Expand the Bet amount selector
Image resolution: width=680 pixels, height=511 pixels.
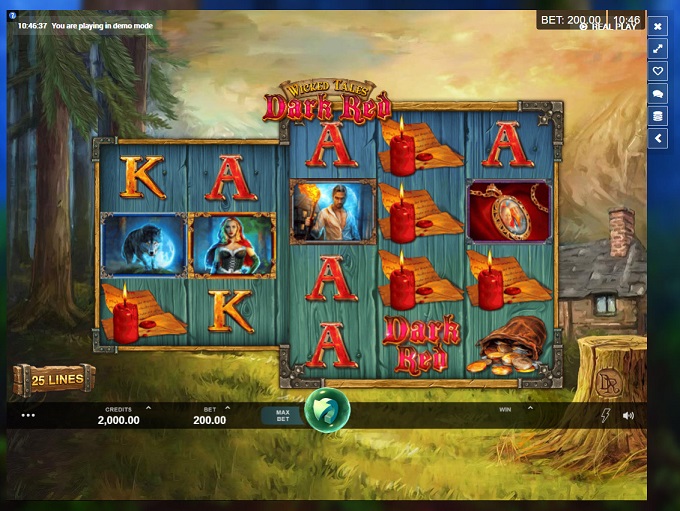point(228,408)
